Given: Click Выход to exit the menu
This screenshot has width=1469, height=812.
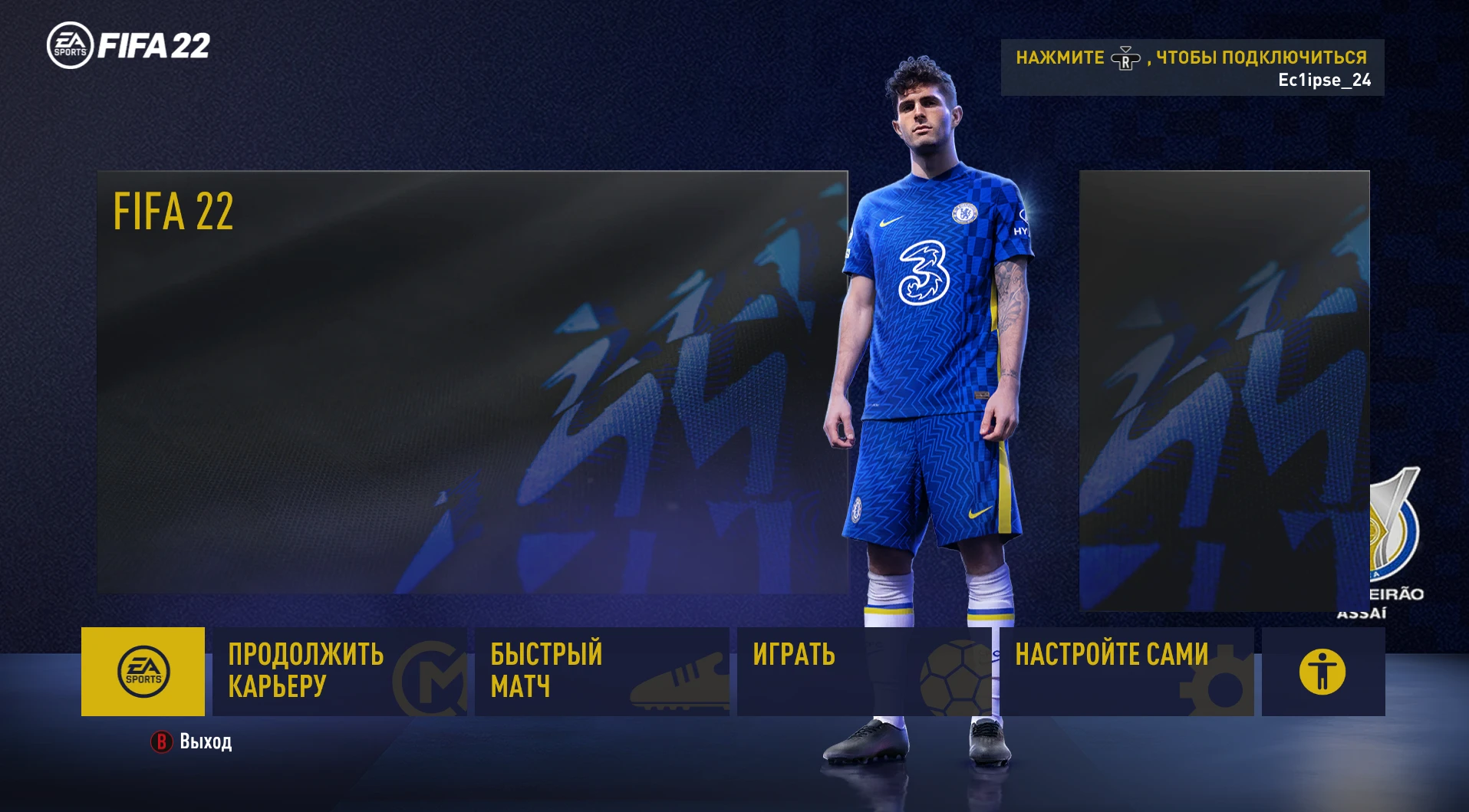Looking at the screenshot, I should [x=204, y=741].
